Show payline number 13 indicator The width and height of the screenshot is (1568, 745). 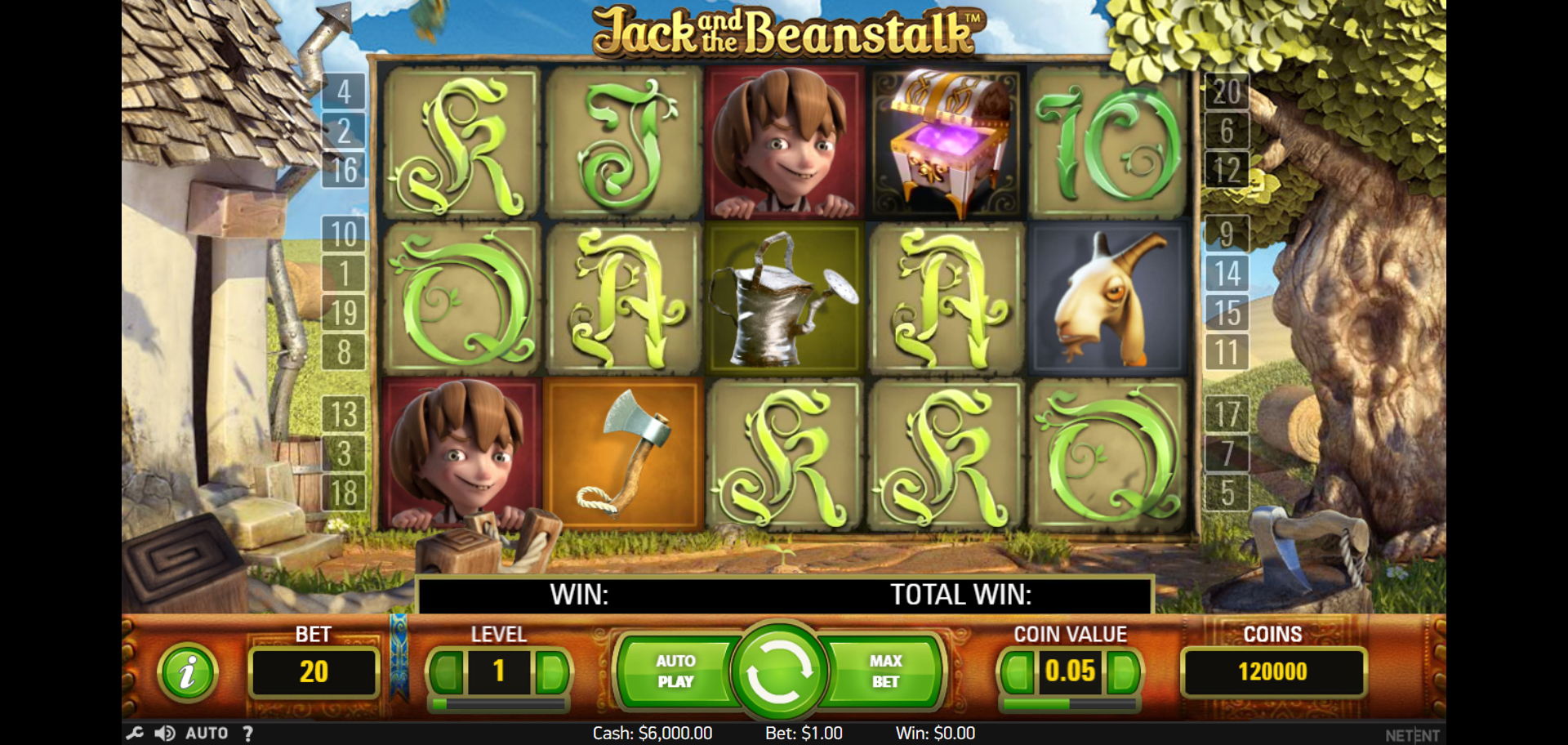[344, 414]
